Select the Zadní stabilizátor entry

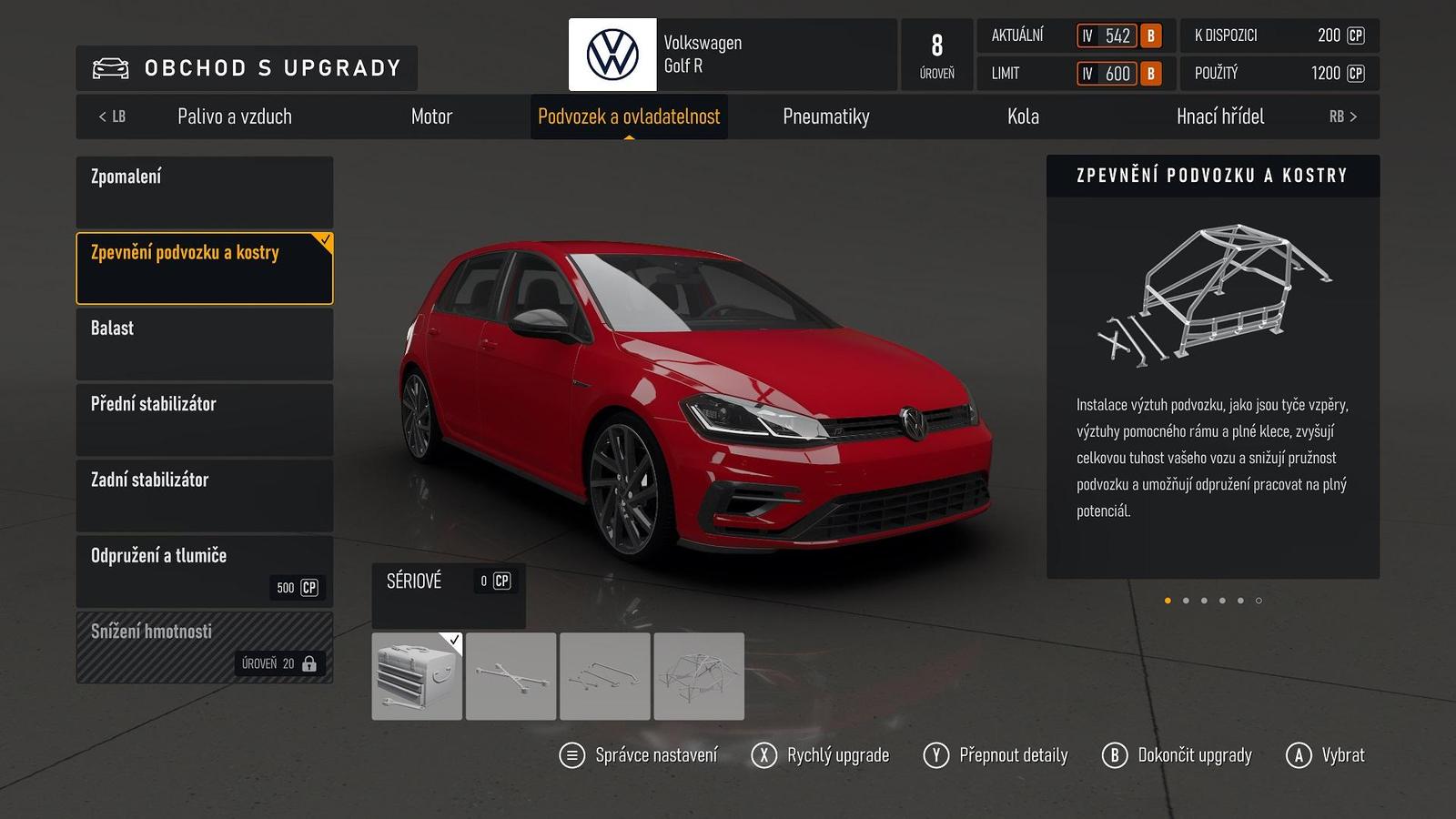pyautogui.click(x=205, y=495)
